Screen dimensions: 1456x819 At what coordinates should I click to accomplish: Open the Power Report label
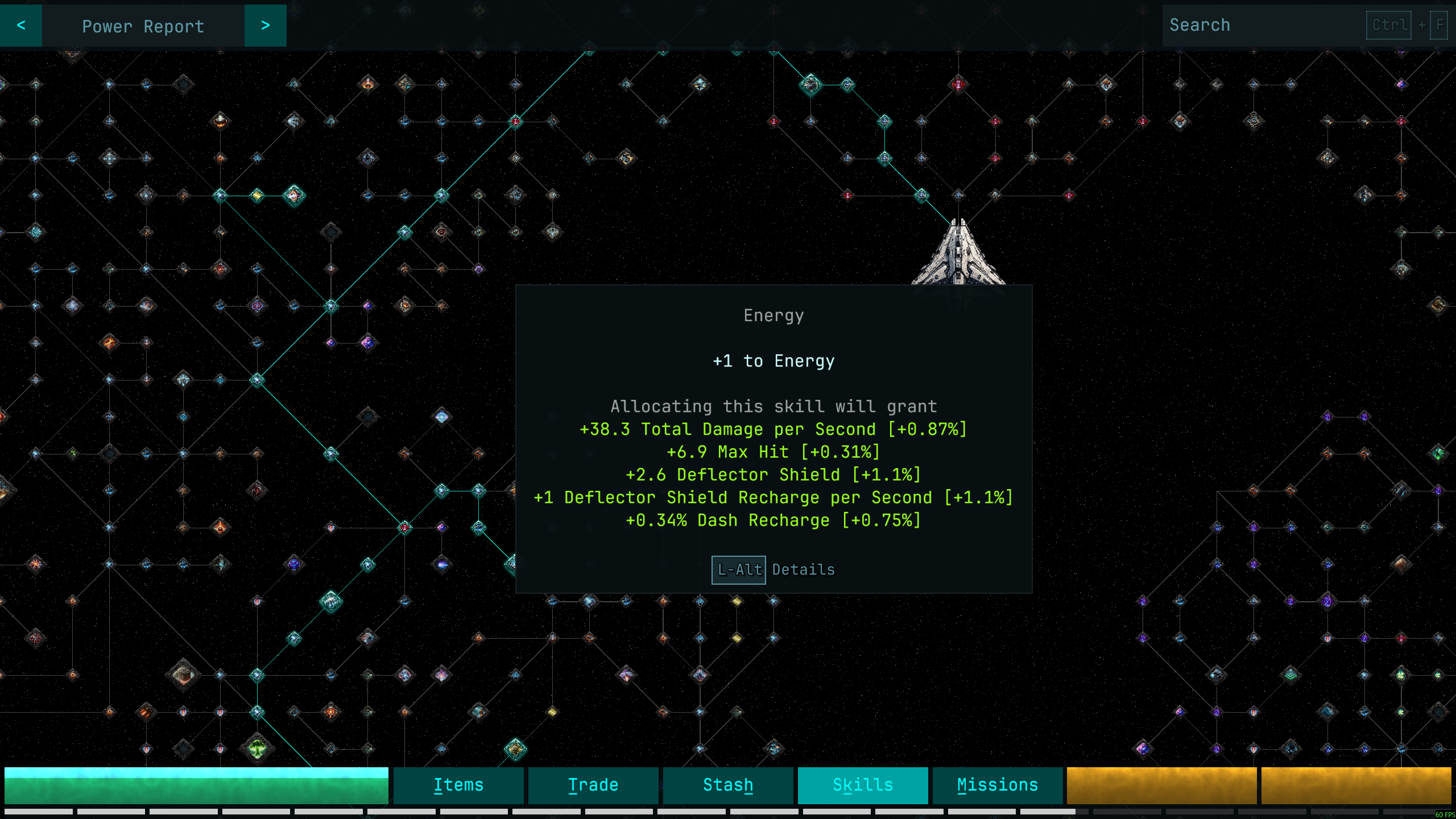[x=143, y=26]
